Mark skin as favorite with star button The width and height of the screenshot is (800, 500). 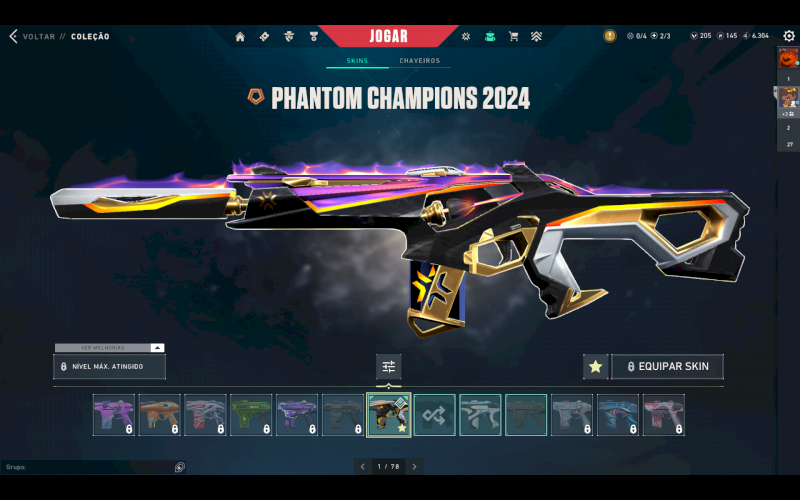click(x=595, y=367)
